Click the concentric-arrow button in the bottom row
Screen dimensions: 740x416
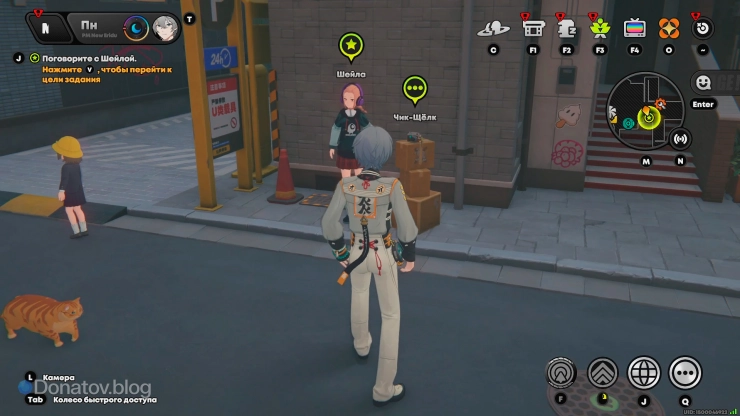[561, 373]
